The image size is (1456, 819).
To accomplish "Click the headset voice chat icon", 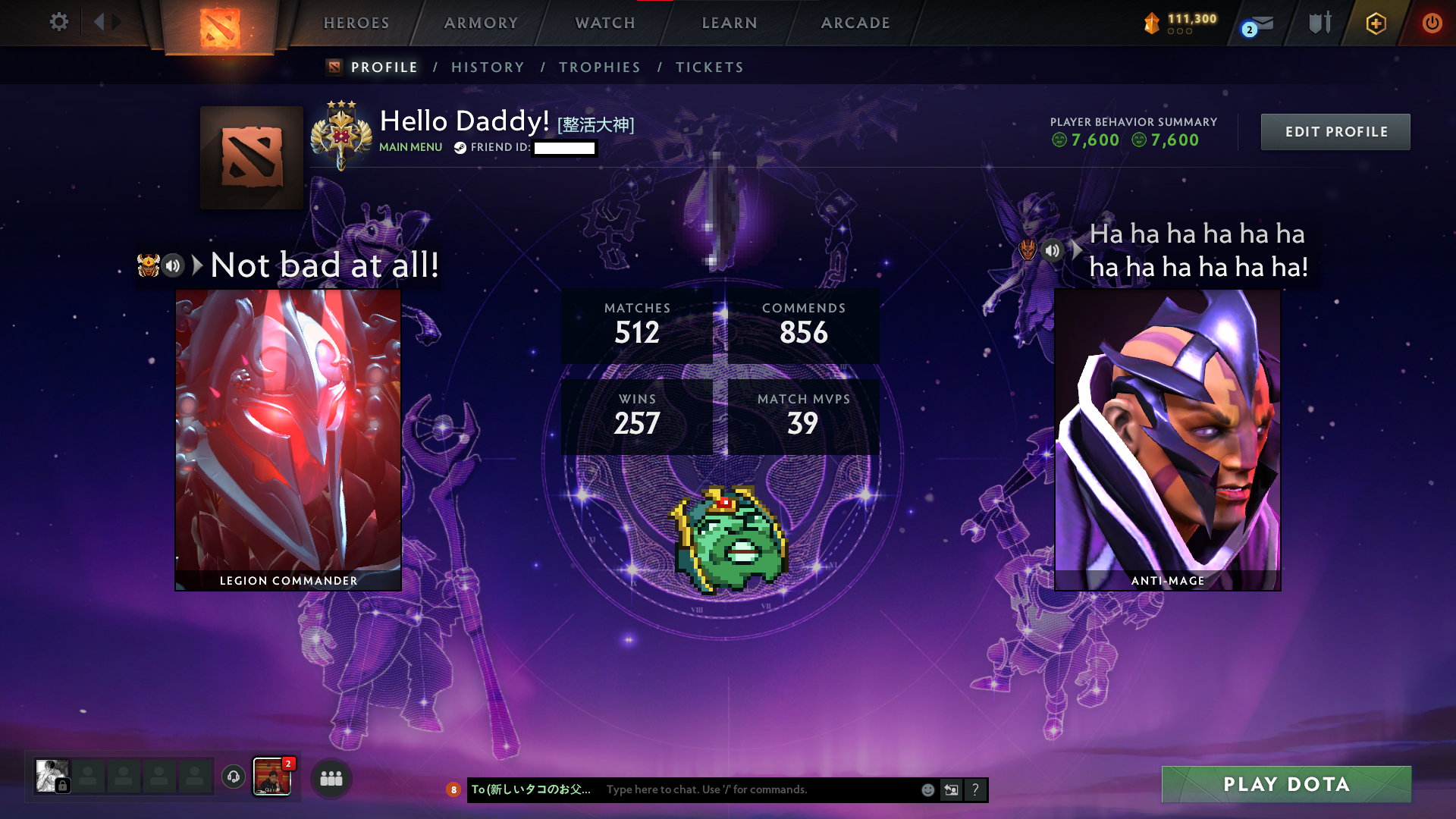I will [x=233, y=777].
